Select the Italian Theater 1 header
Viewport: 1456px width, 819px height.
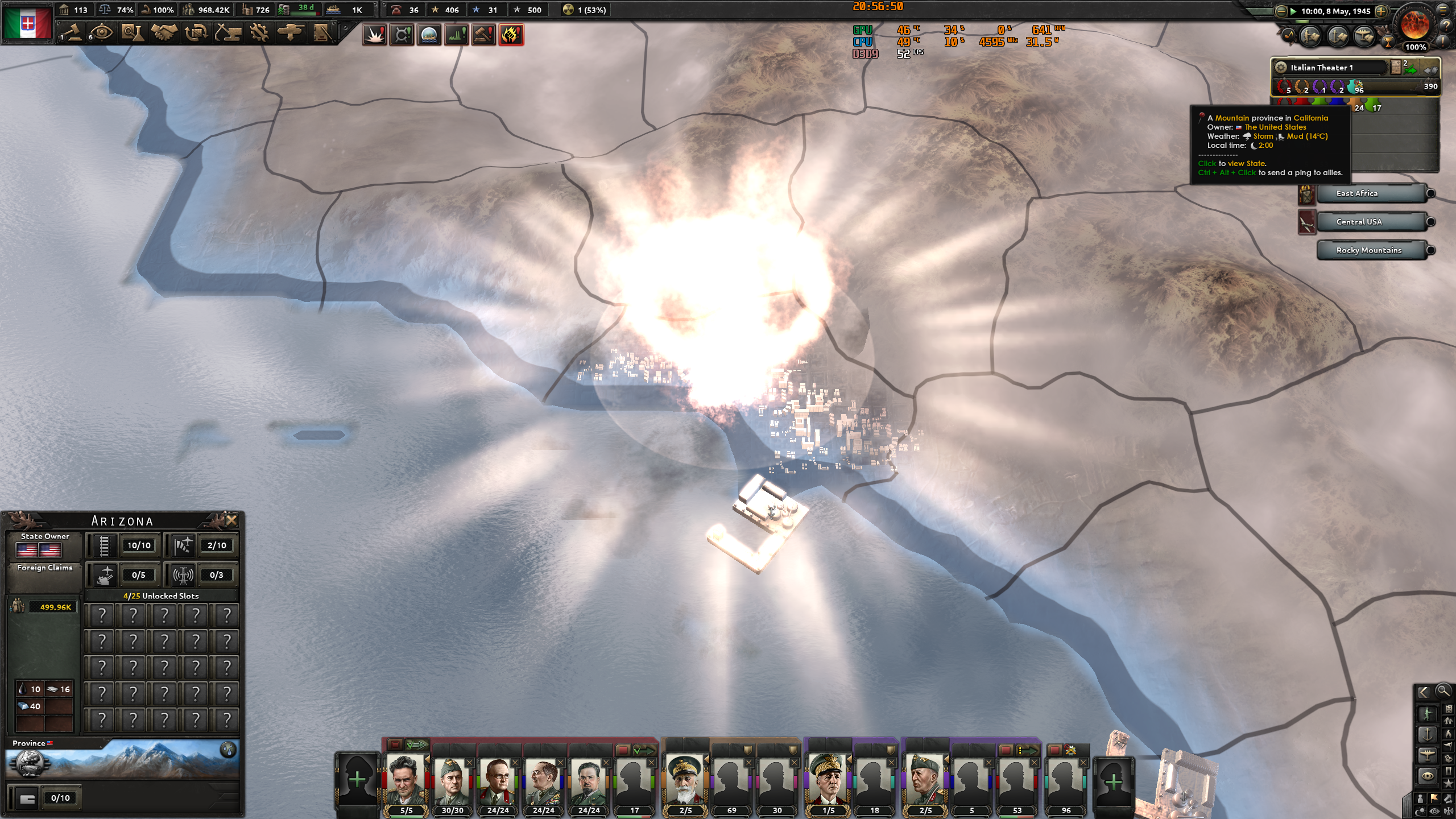(x=1322, y=67)
